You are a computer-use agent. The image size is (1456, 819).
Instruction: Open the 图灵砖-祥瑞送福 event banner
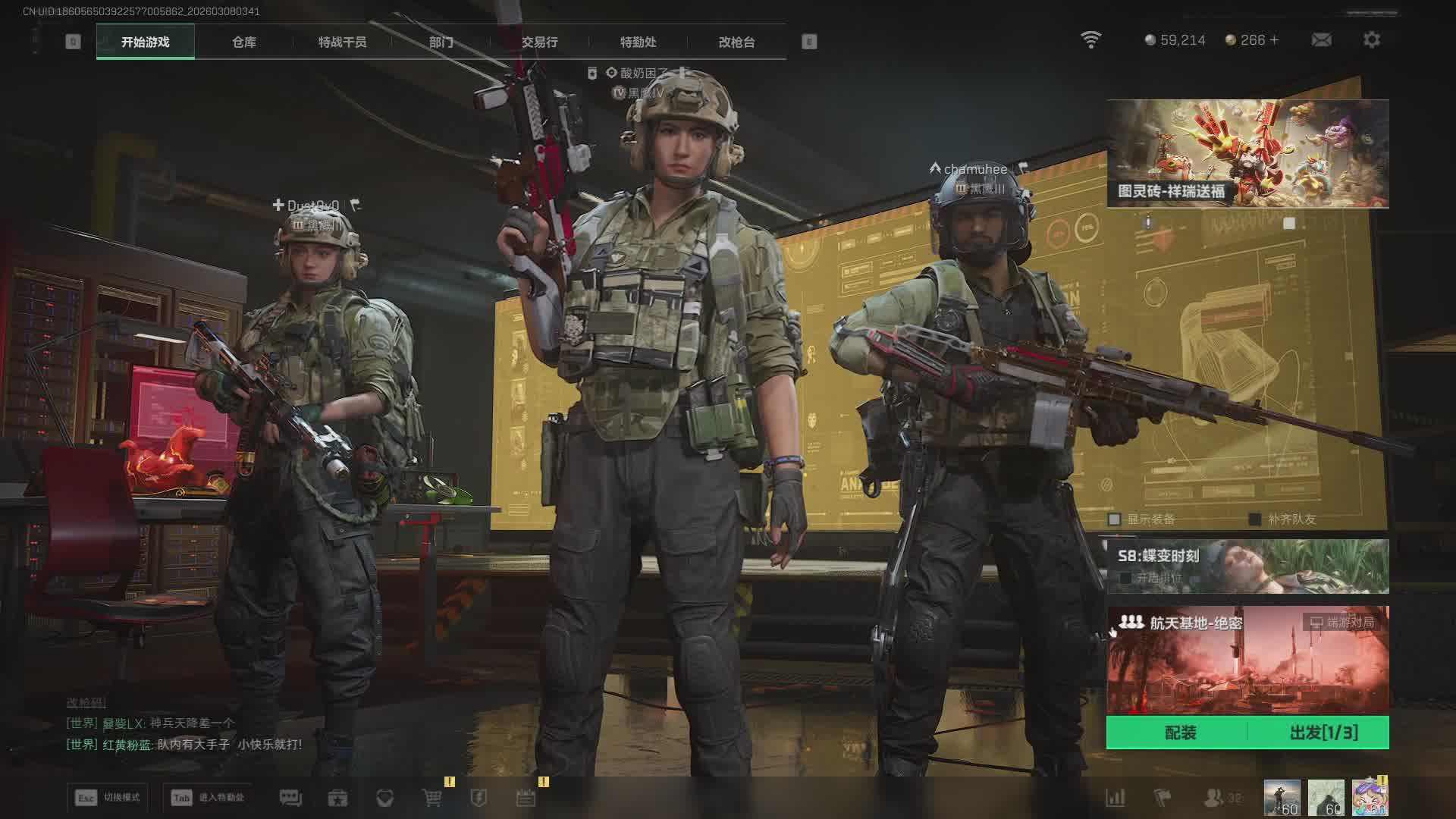coord(1247,153)
